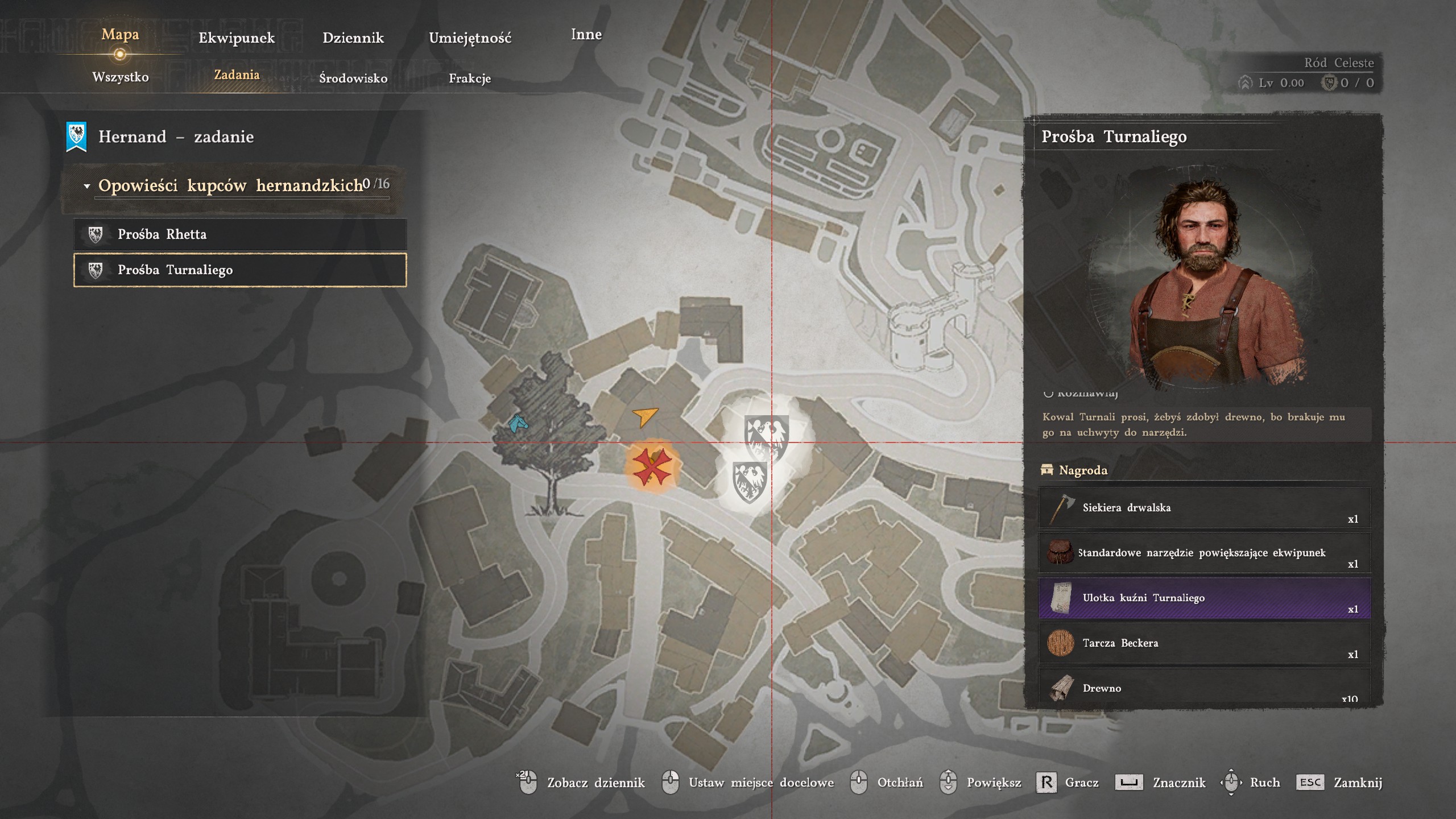Select Standardowe narzędzie powiększające ekwipunek reward
This screenshot has height=819, width=1456.
pos(1204,553)
